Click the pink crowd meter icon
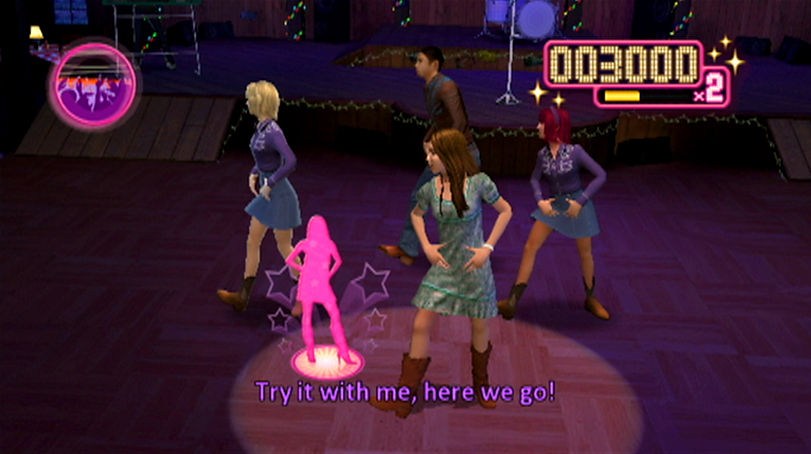This screenshot has height=454, width=811. coord(93,86)
